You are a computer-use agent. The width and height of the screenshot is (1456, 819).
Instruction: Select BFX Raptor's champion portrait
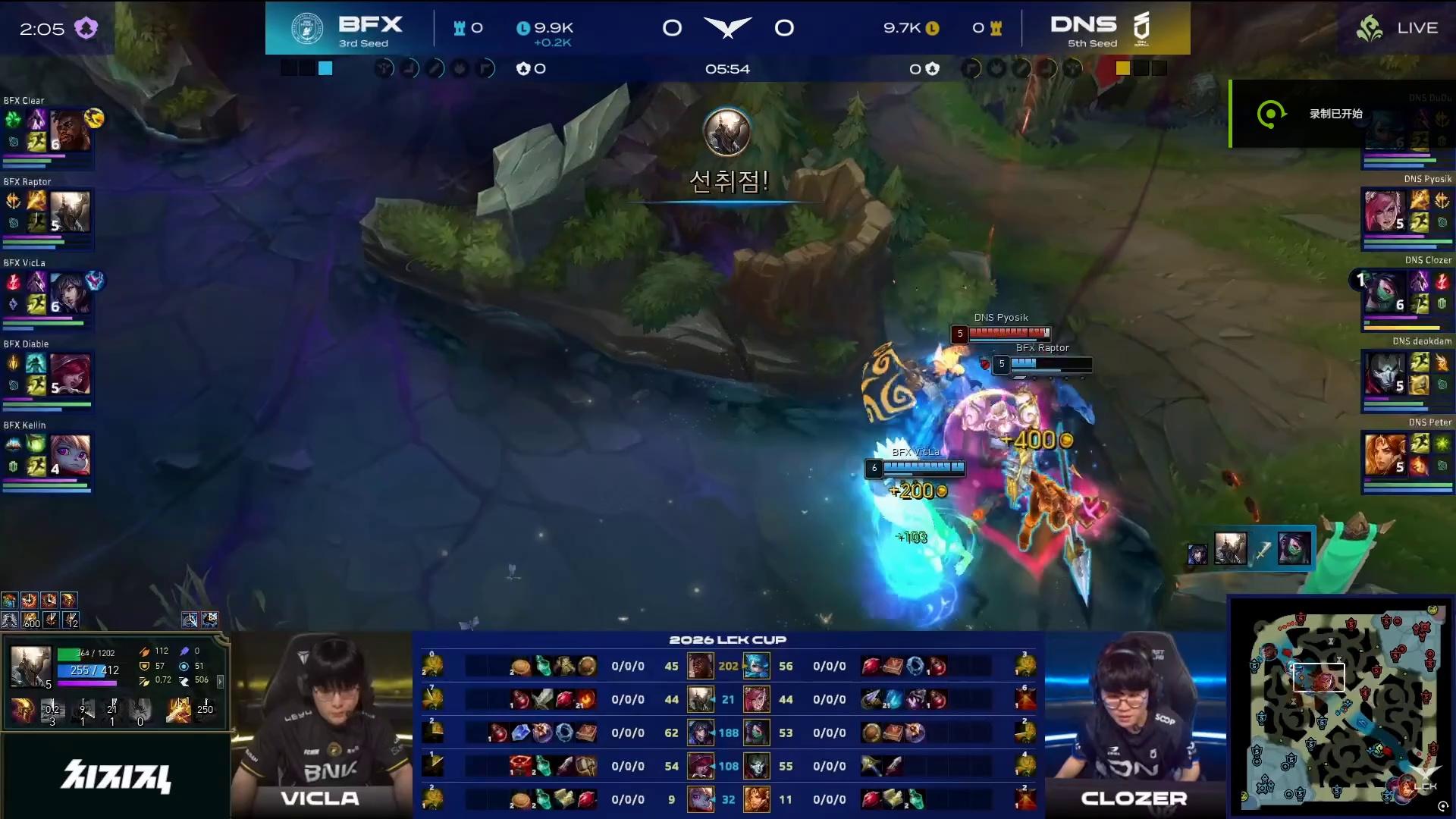click(71, 212)
